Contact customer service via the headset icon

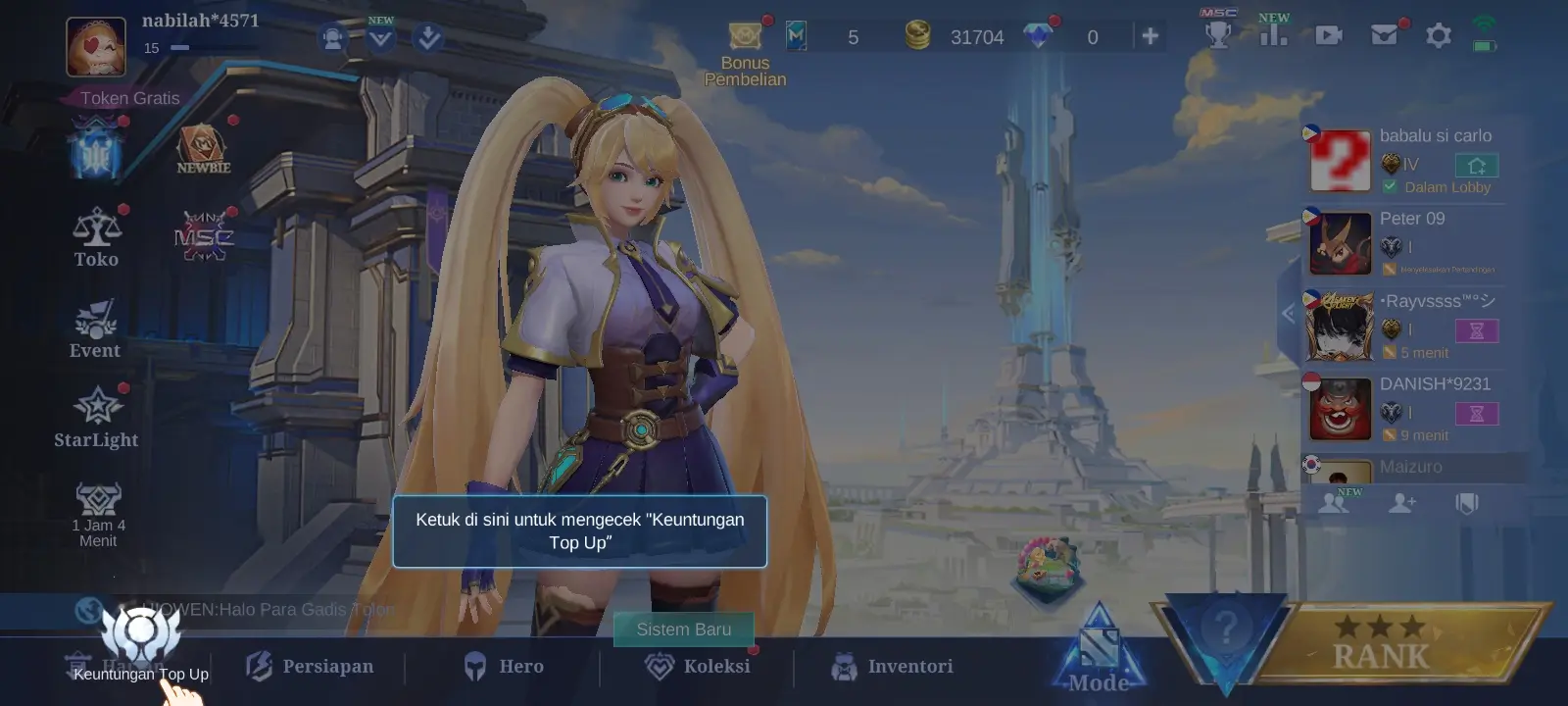333,36
